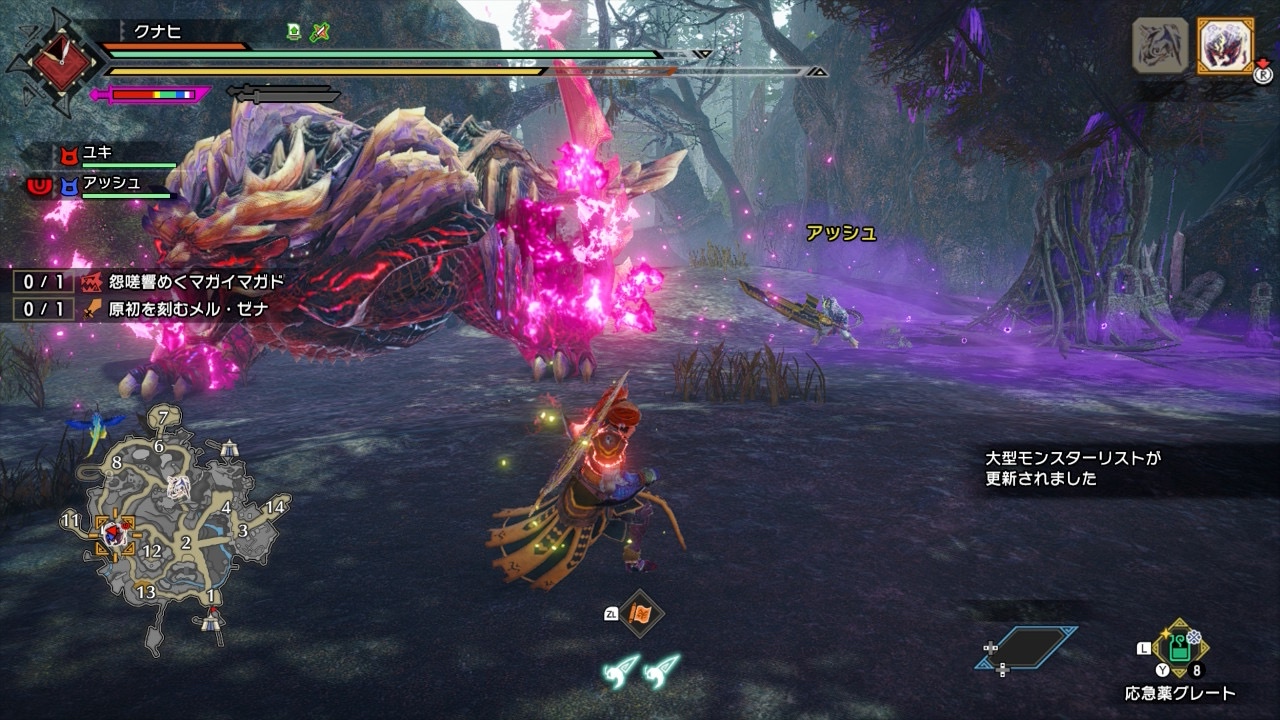
Task: Activate the orange flag action icon
Action: (639, 614)
